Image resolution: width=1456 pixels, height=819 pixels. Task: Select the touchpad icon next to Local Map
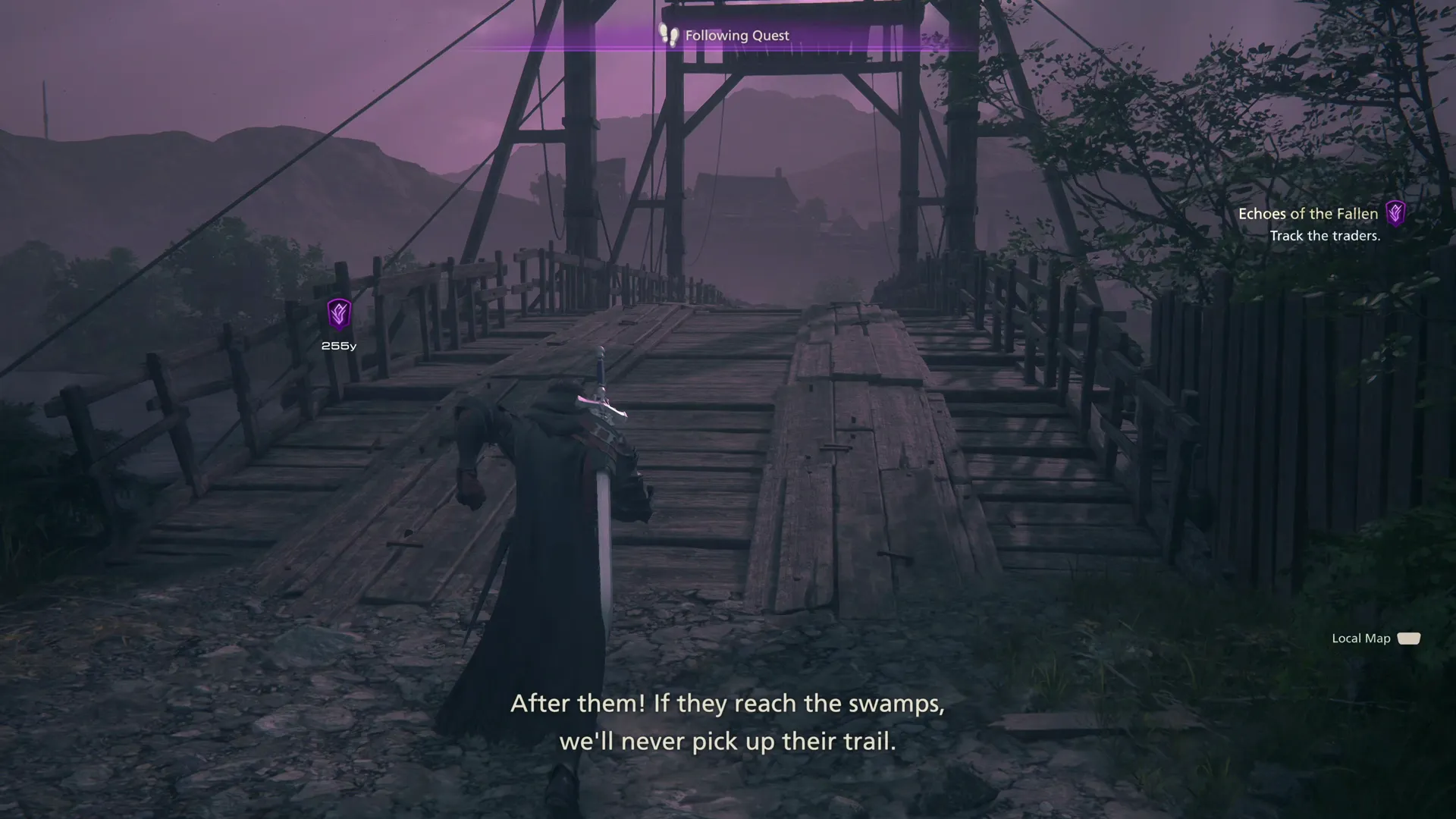point(1409,638)
